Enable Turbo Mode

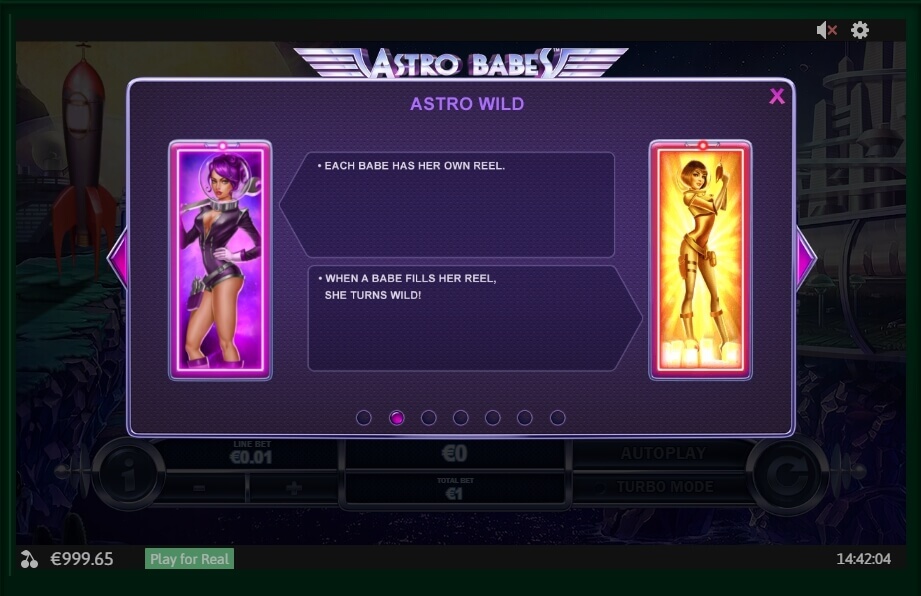point(663,487)
